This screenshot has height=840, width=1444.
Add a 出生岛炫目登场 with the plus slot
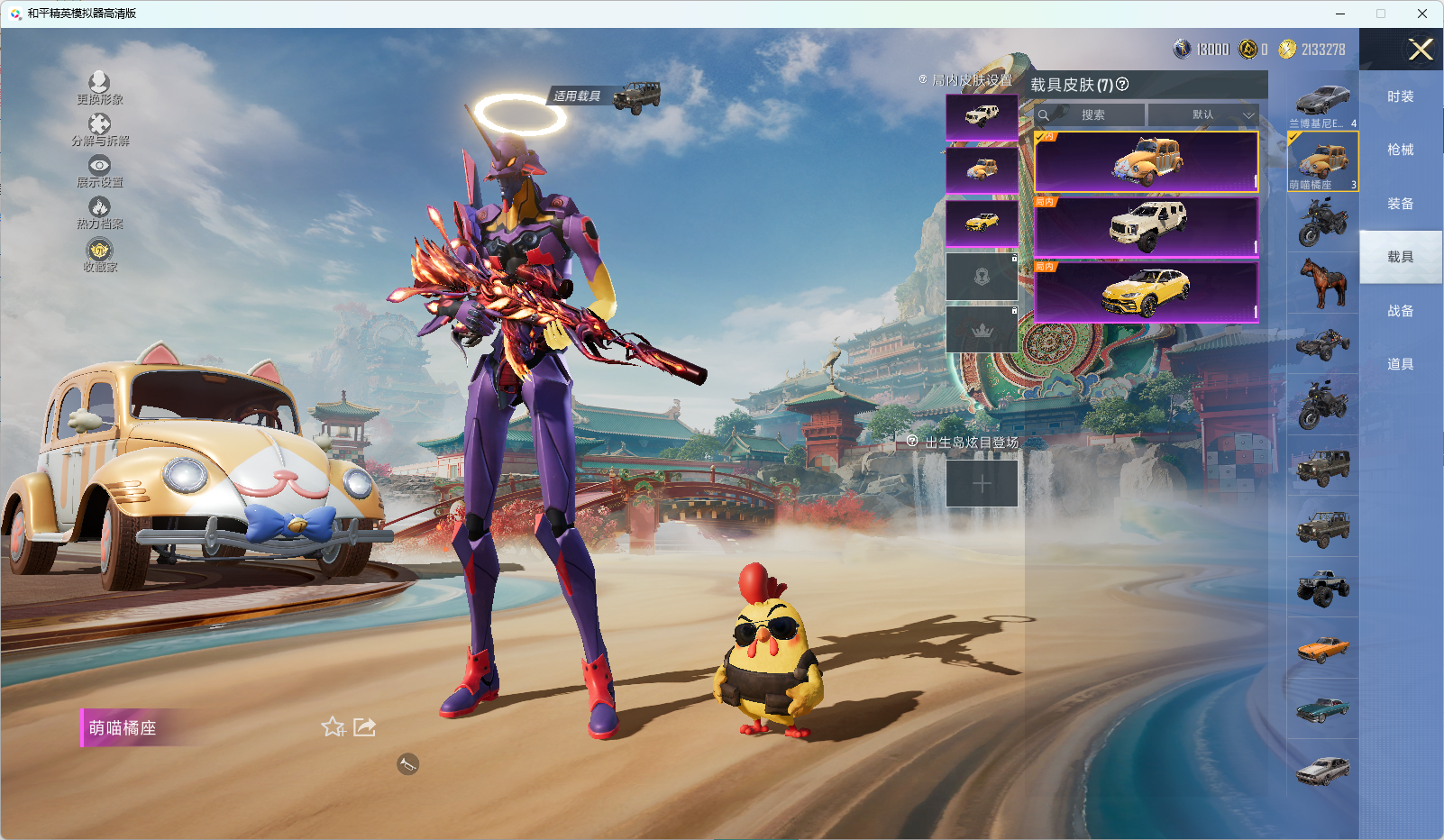[982, 483]
